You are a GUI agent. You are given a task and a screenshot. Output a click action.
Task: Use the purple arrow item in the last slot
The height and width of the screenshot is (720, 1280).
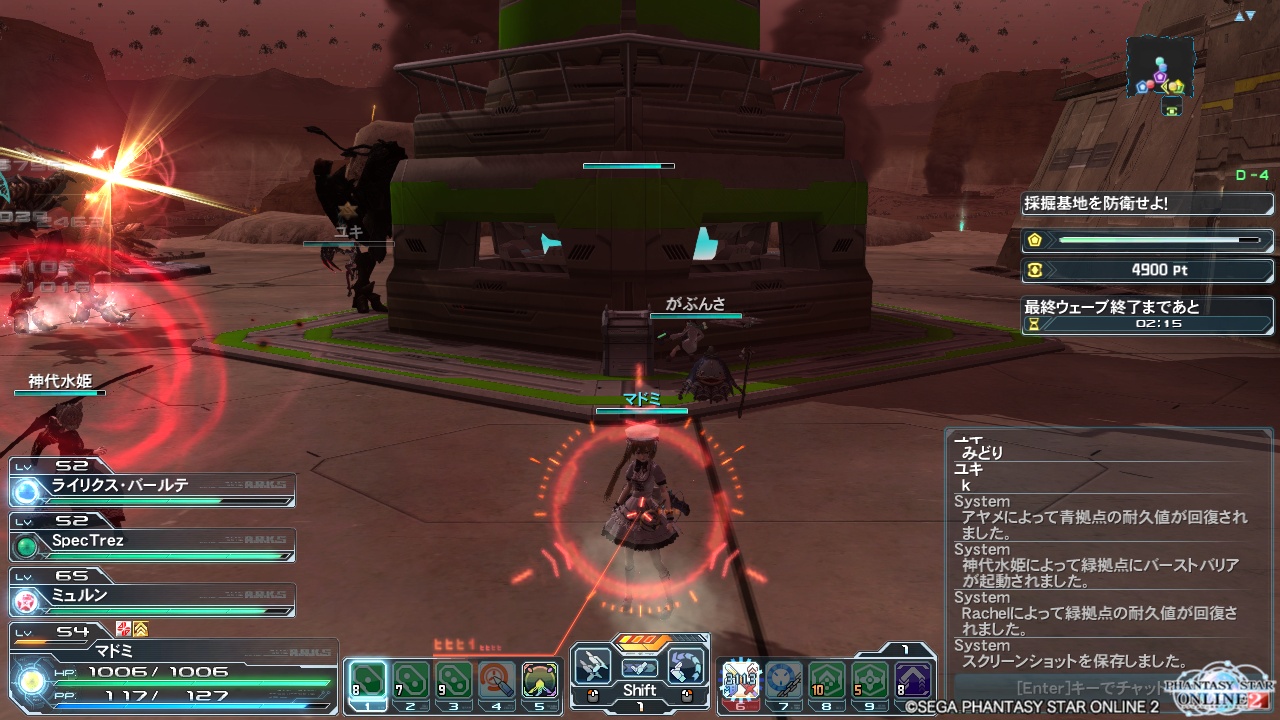pyautogui.click(x=913, y=682)
